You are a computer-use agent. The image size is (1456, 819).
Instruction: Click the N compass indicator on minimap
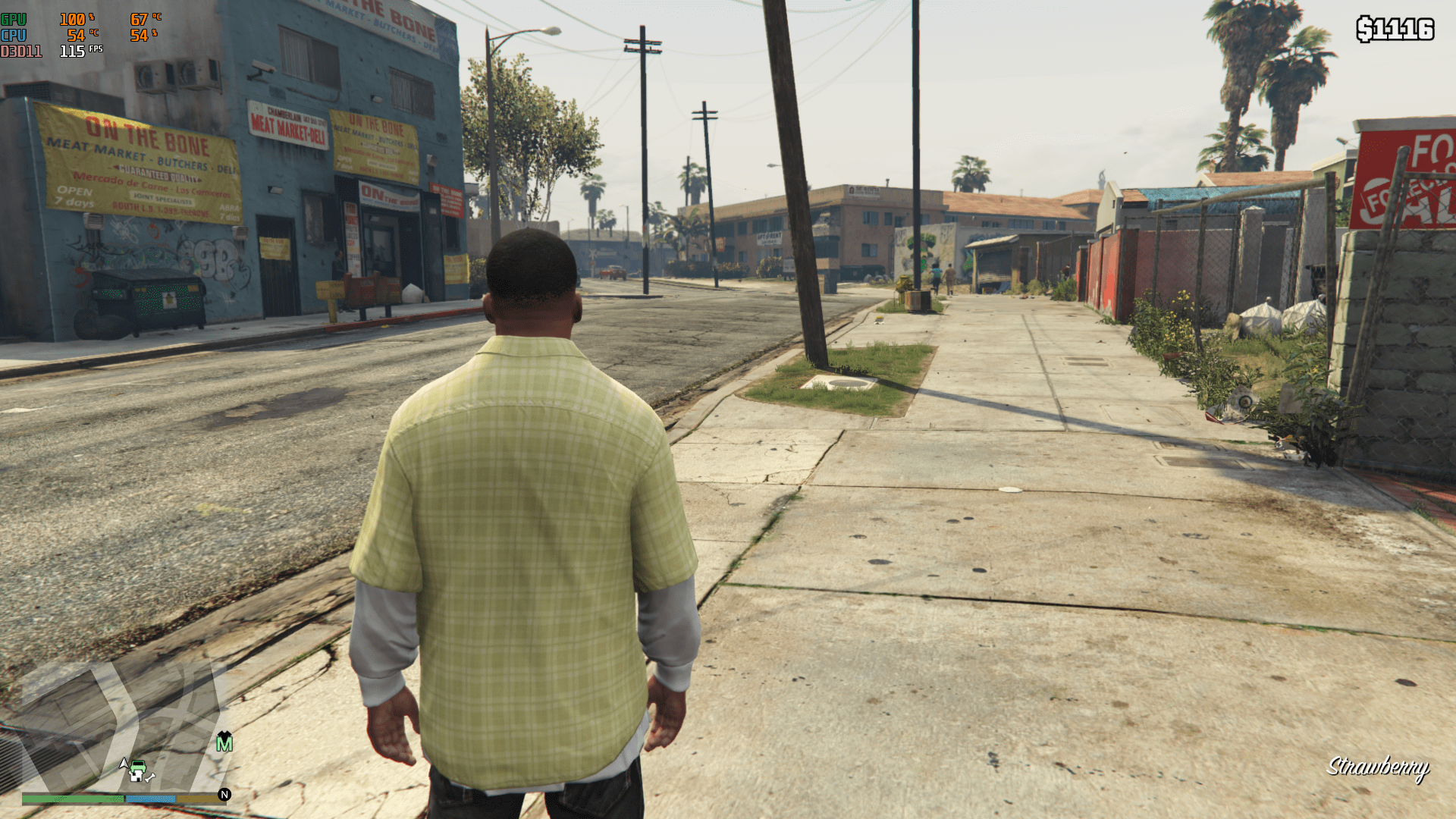pos(224,795)
